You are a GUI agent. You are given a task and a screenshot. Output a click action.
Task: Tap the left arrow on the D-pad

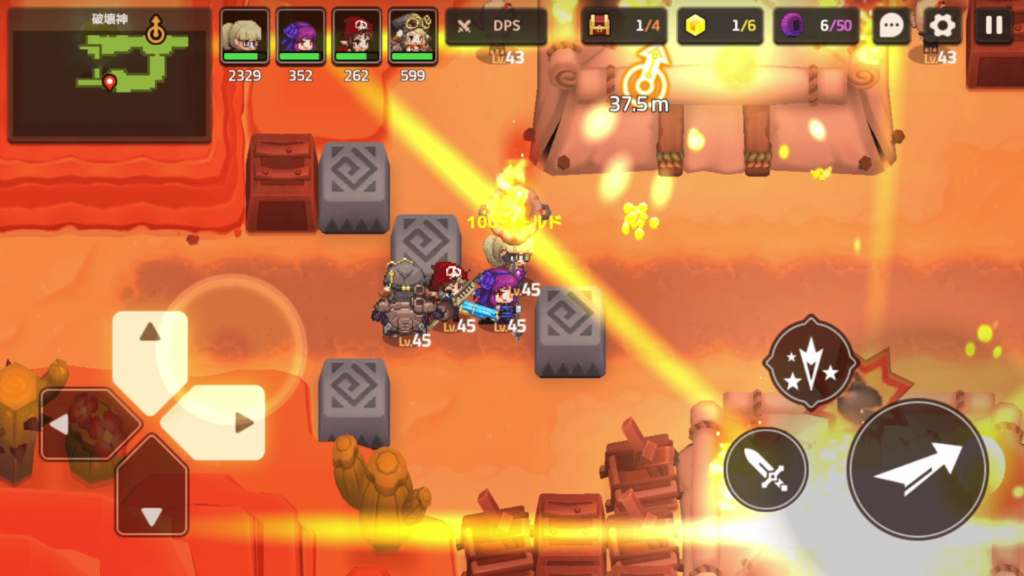(x=75, y=424)
